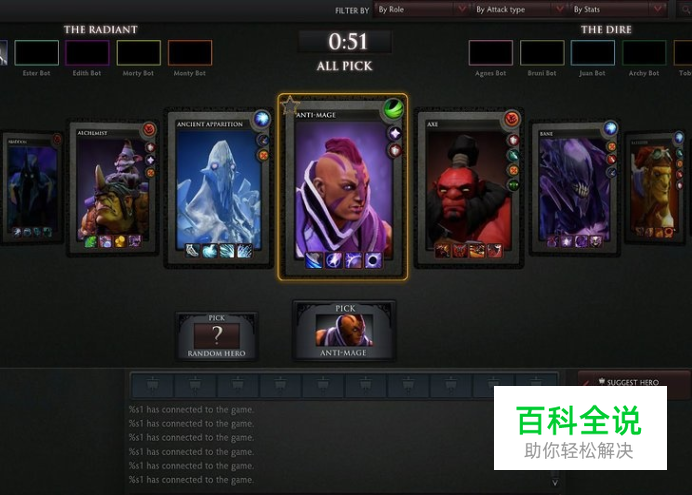Image resolution: width=692 pixels, height=495 pixels.
Task: Click Ester Bot's player slot
Action: point(36,53)
